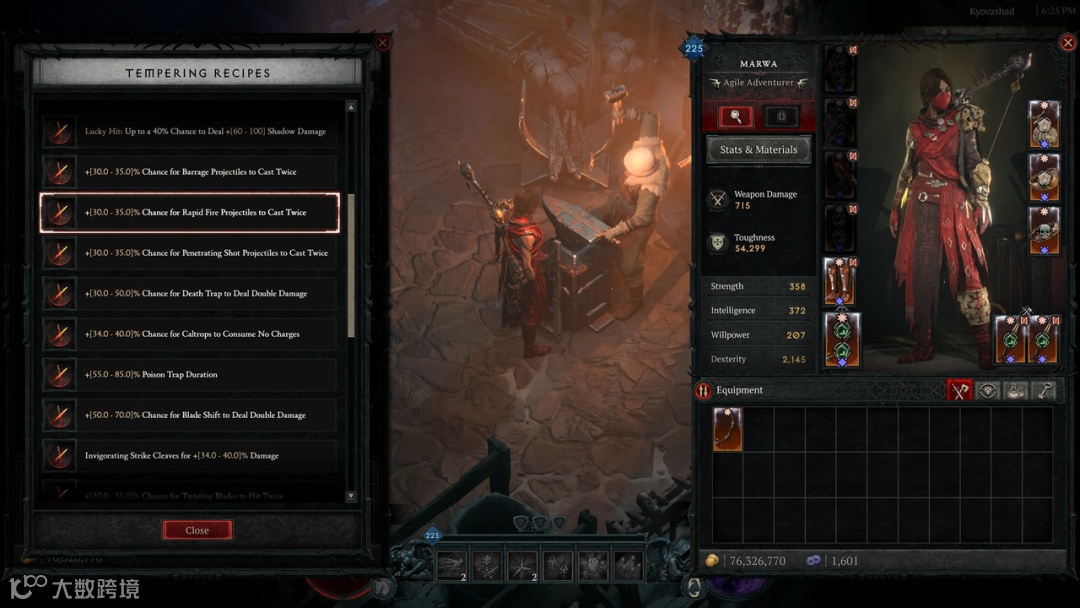The image size is (1080, 608).
Task: Open the consumables flask inventory tab
Action: pyautogui.click(x=1018, y=391)
